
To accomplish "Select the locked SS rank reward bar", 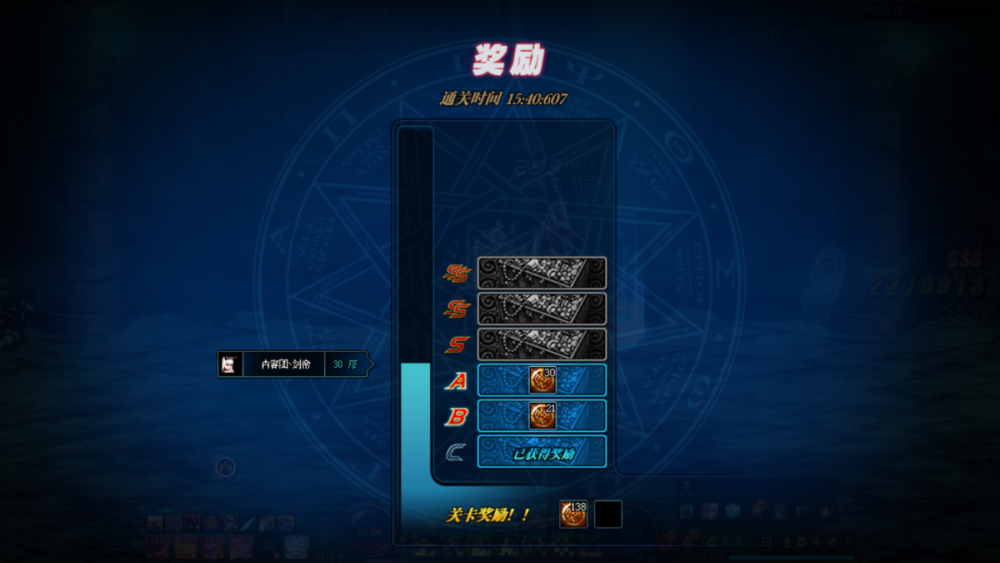I will click(x=542, y=308).
